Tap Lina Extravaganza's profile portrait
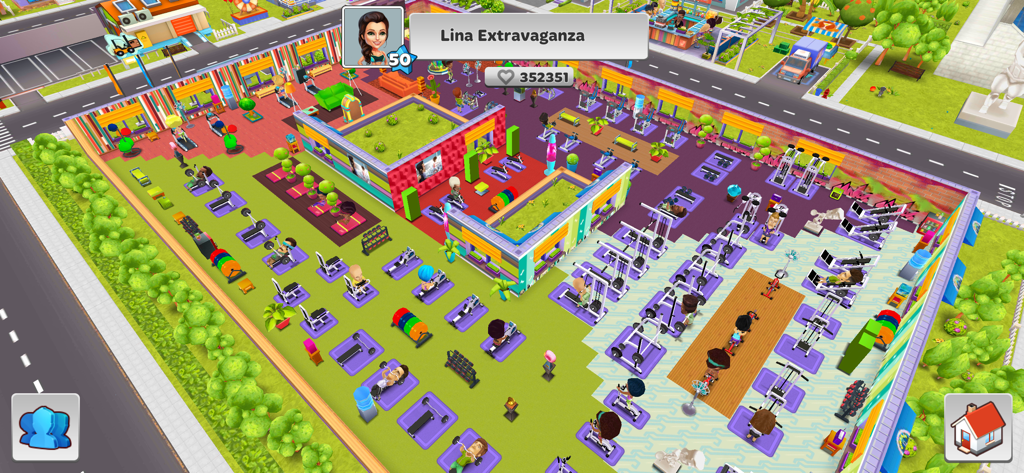 coord(372,37)
